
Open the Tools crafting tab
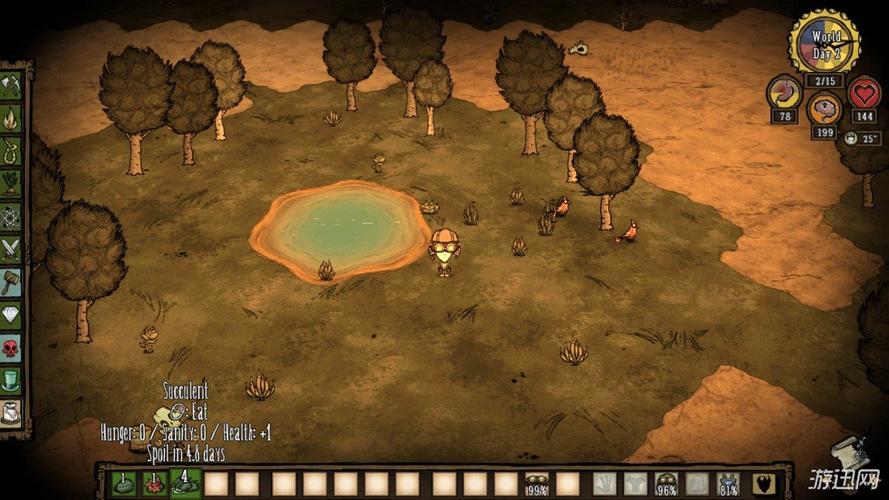(12, 86)
